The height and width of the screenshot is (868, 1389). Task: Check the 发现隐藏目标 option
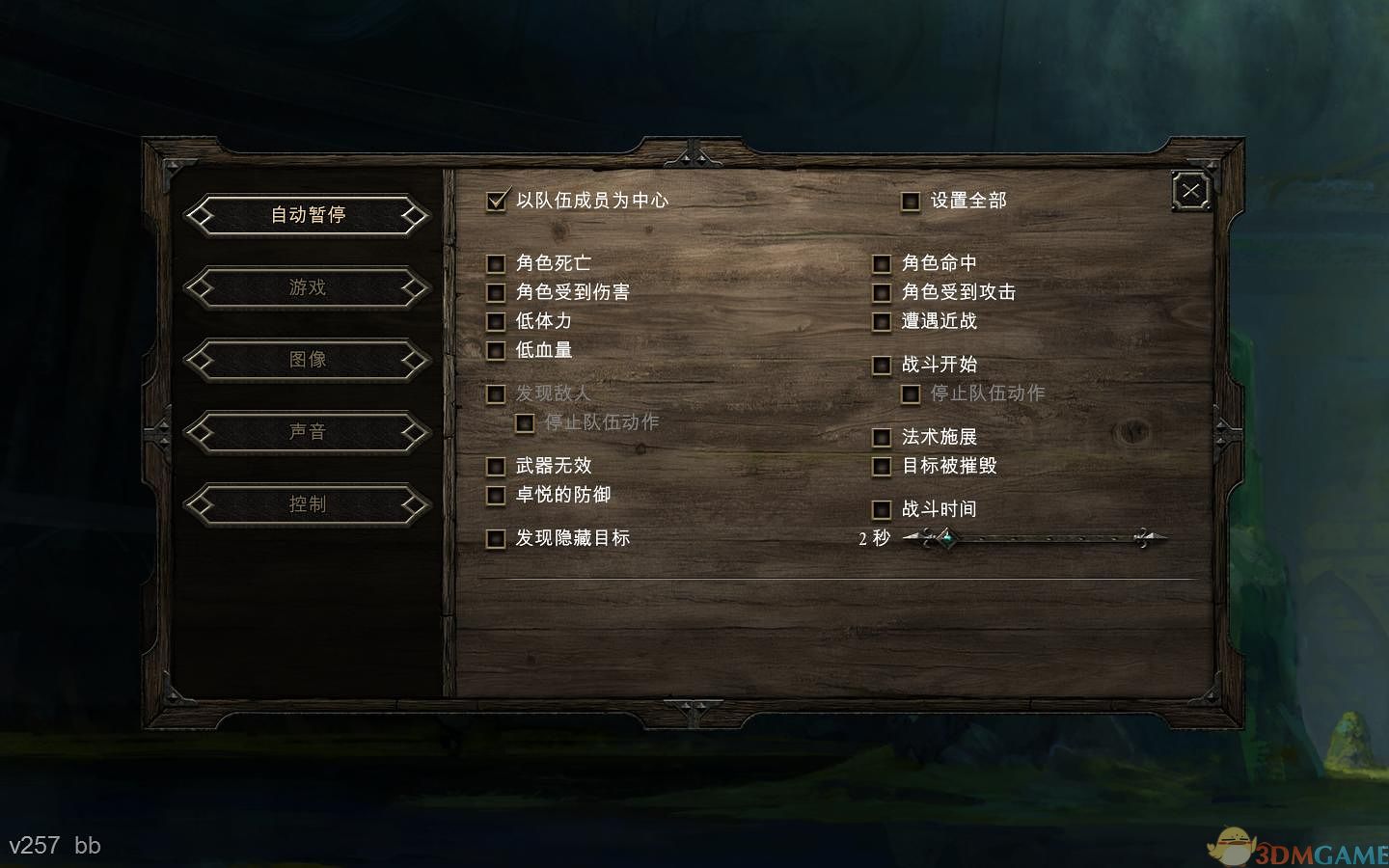497,539
